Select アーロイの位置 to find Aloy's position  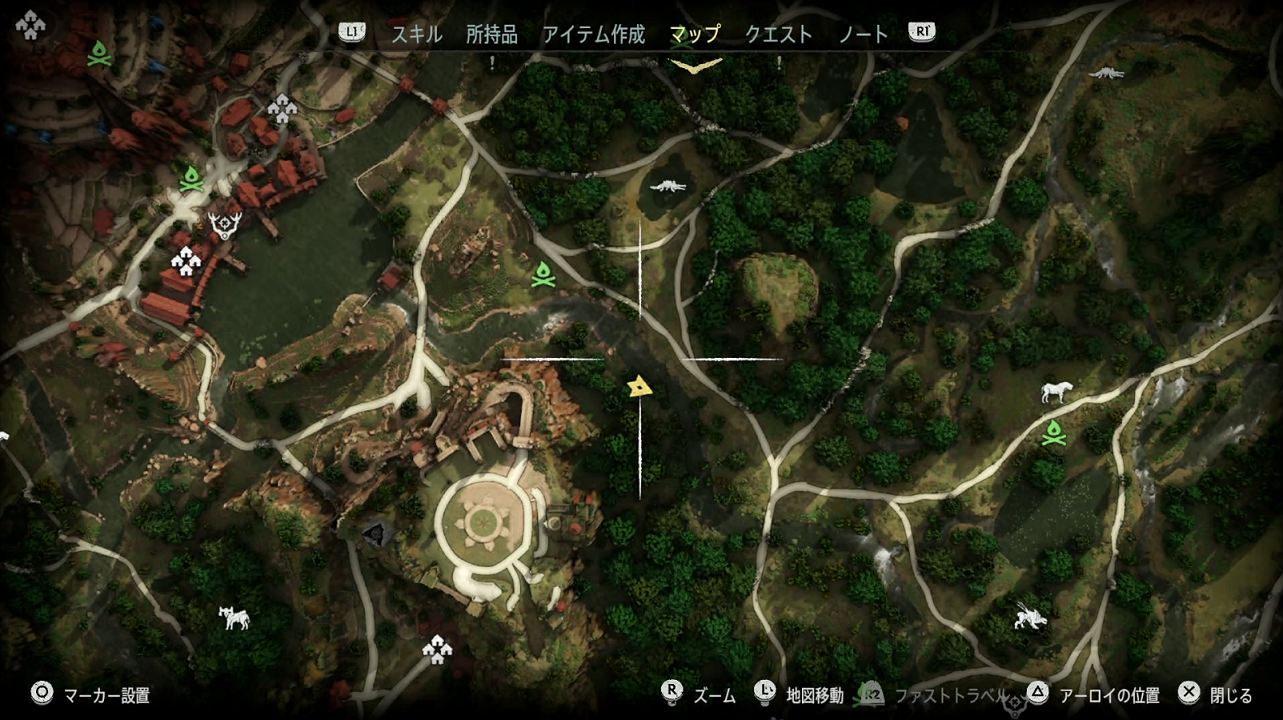[1110, 694]
